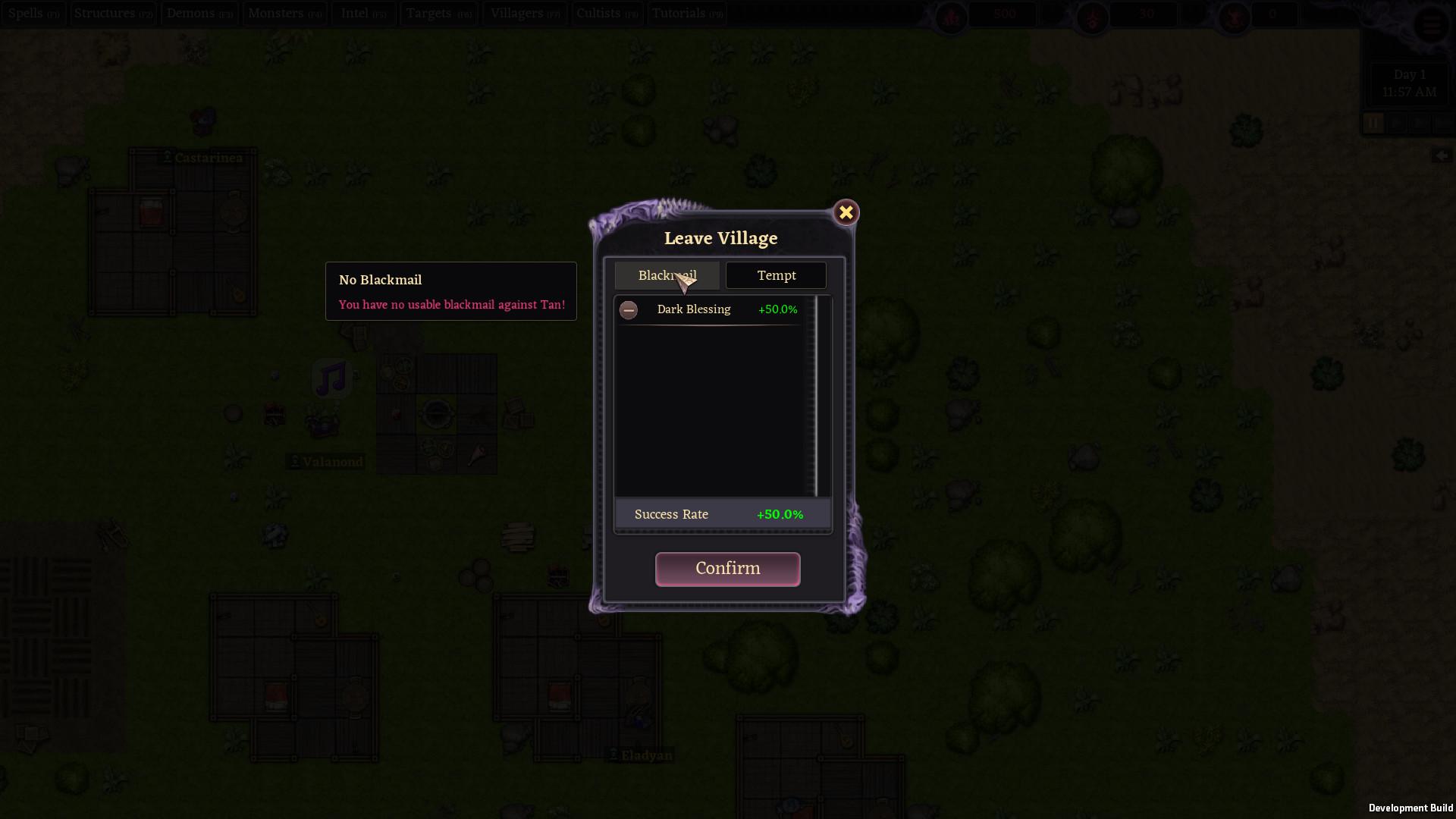Click the music note icon near Valanond
This screenshot has width=1456, height=819.
coord(332,377)
